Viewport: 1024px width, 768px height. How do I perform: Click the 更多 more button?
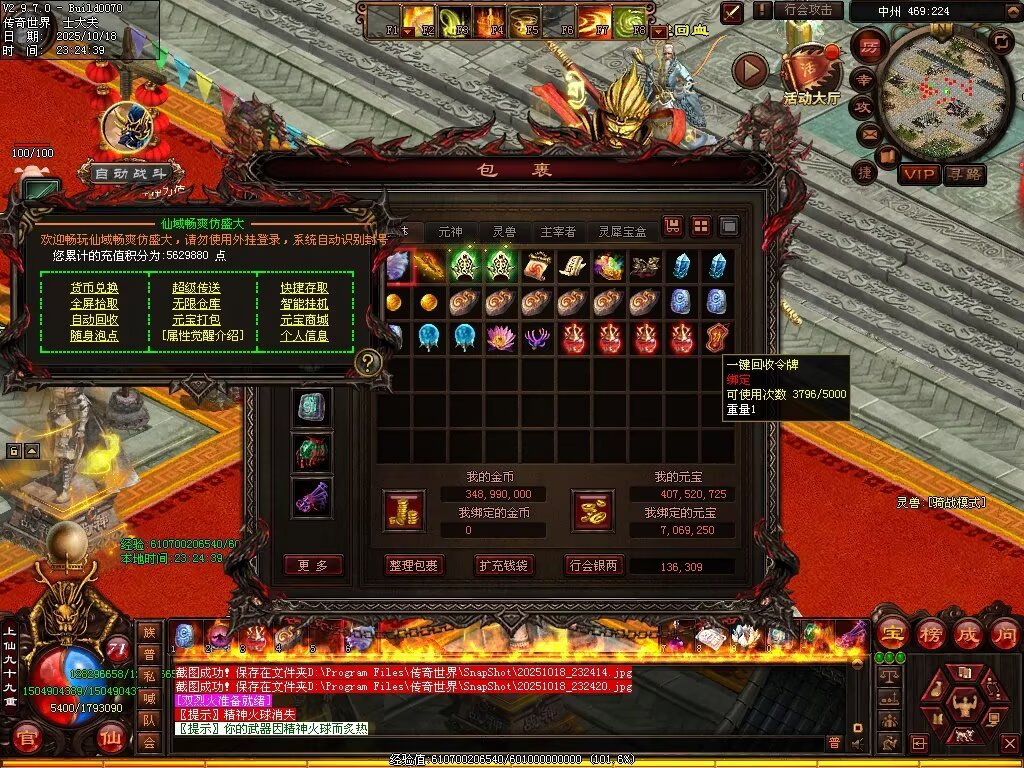312,565
